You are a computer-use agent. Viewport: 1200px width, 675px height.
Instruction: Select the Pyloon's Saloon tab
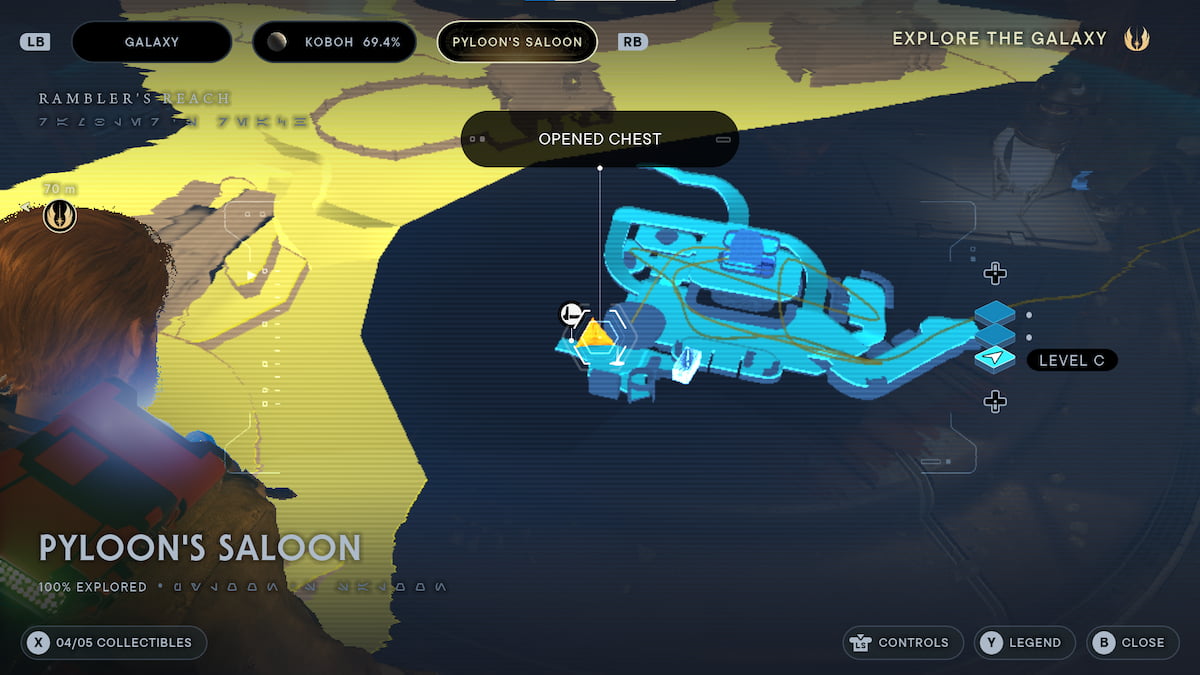pos(517,42)
